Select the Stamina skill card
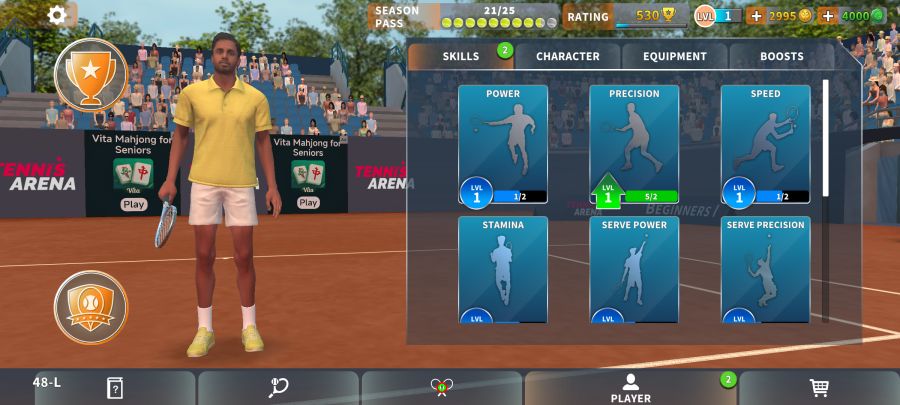The width and height of the screenshot is (900, 405). point(503,270)
